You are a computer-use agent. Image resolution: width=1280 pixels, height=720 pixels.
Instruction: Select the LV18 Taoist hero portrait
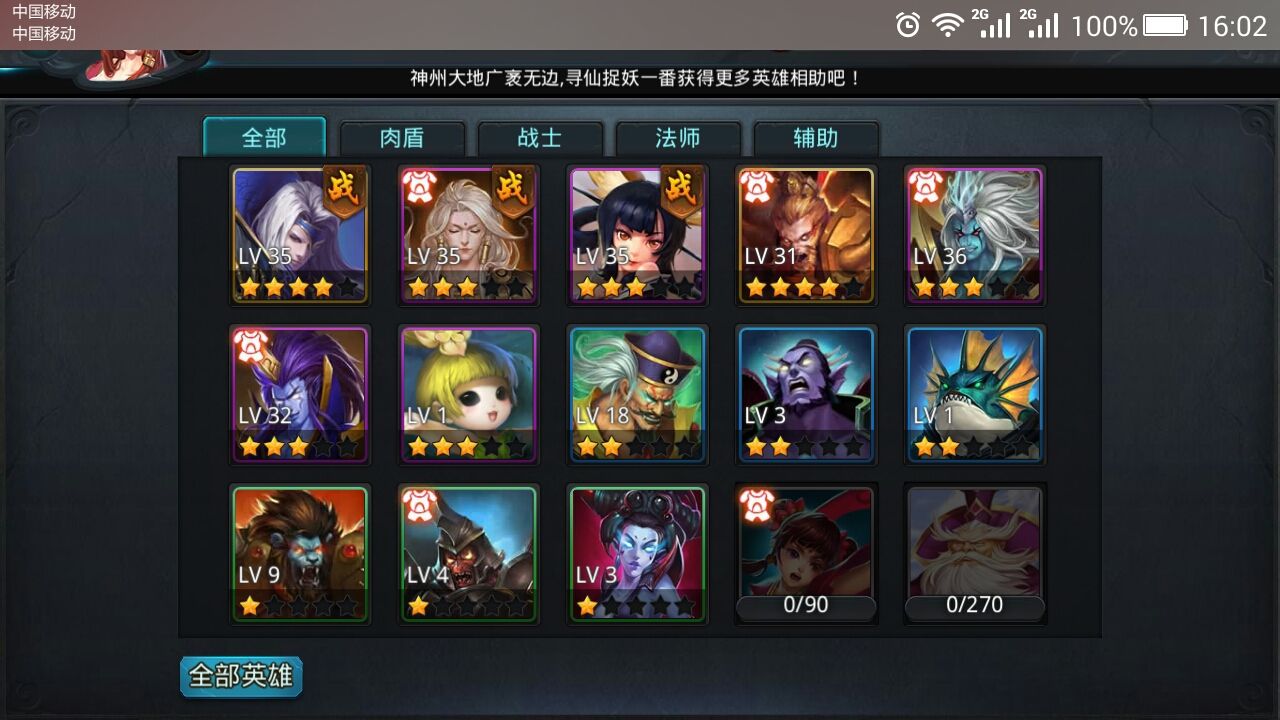[x=637, y=393]
